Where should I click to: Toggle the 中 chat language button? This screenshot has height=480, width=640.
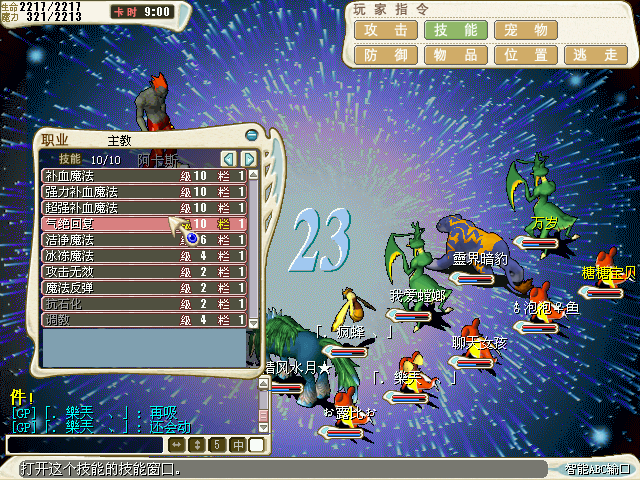coord(238,444)
